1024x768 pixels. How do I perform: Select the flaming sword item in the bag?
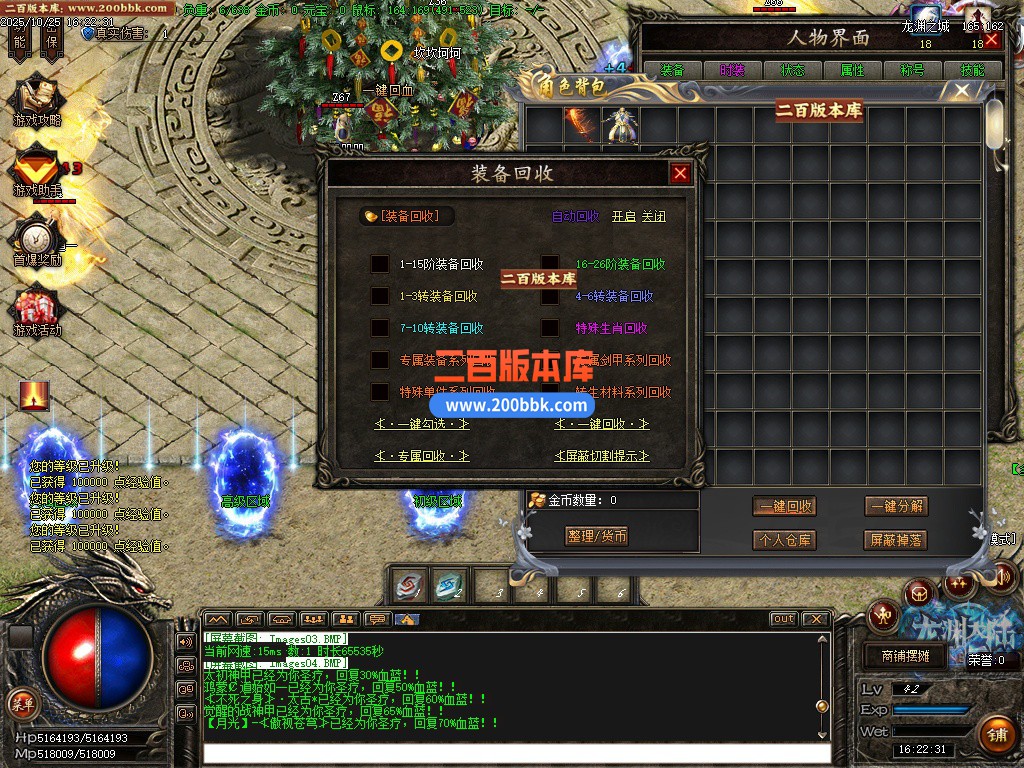click(x=581, y=126)
